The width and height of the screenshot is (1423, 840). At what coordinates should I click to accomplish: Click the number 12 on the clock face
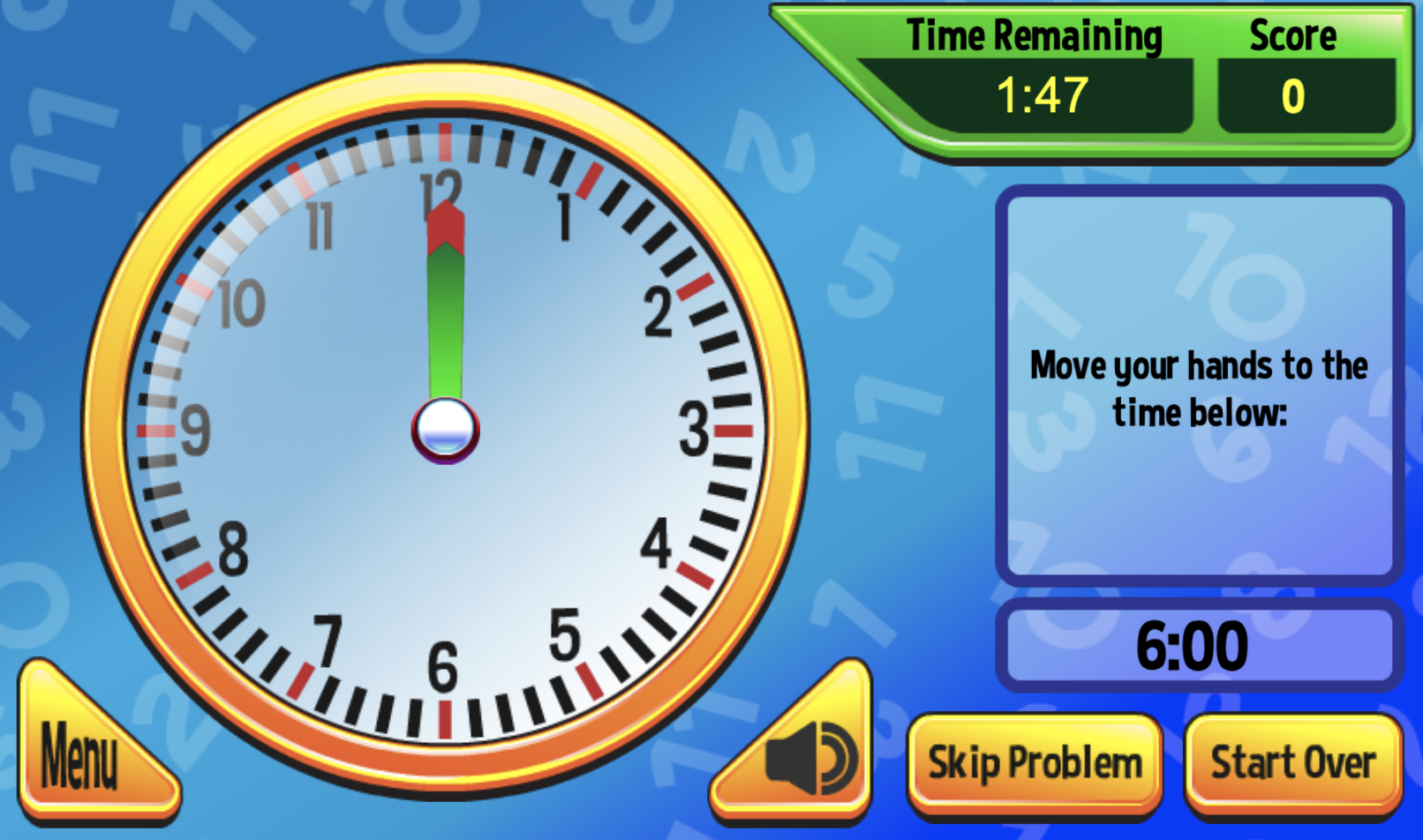click(x=440, y=187)
